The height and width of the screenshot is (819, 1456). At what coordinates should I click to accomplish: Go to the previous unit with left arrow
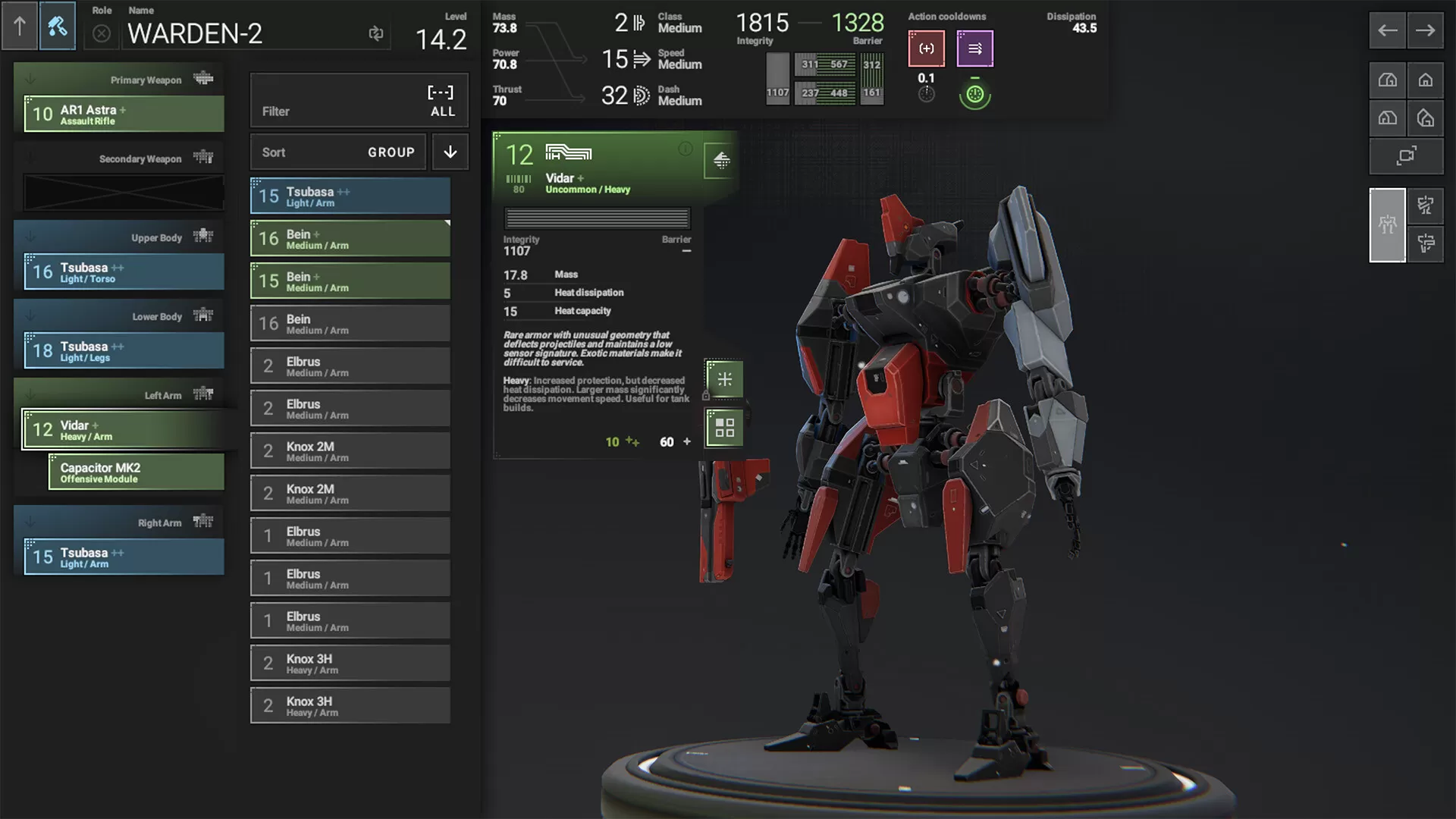[1387, 30]
